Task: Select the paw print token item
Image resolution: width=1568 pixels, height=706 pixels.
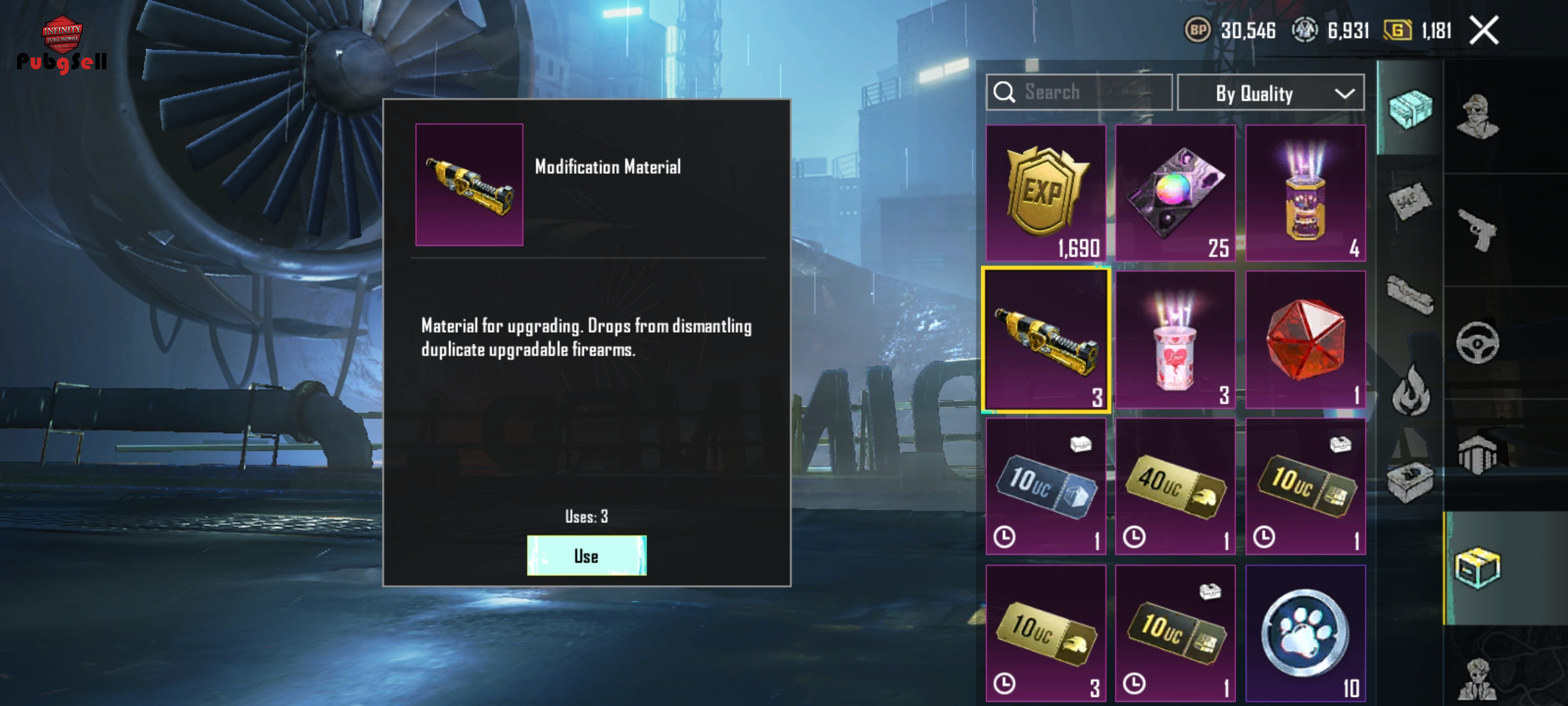Action: tap(1305, 633)
